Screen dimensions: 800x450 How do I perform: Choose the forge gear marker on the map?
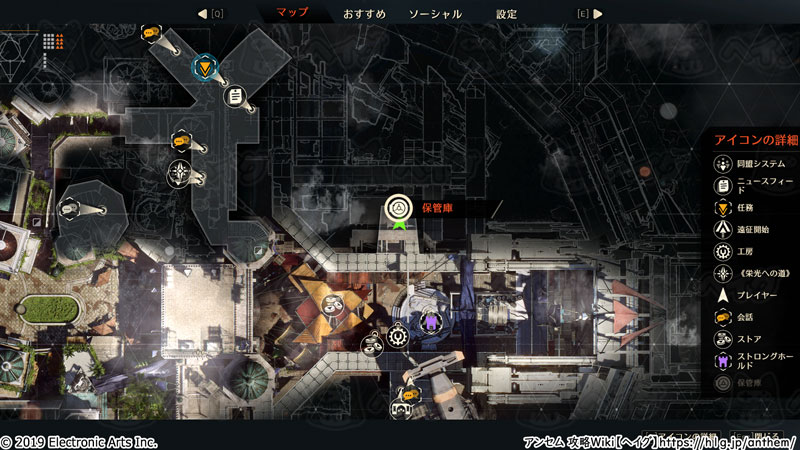tap(398, 337)
